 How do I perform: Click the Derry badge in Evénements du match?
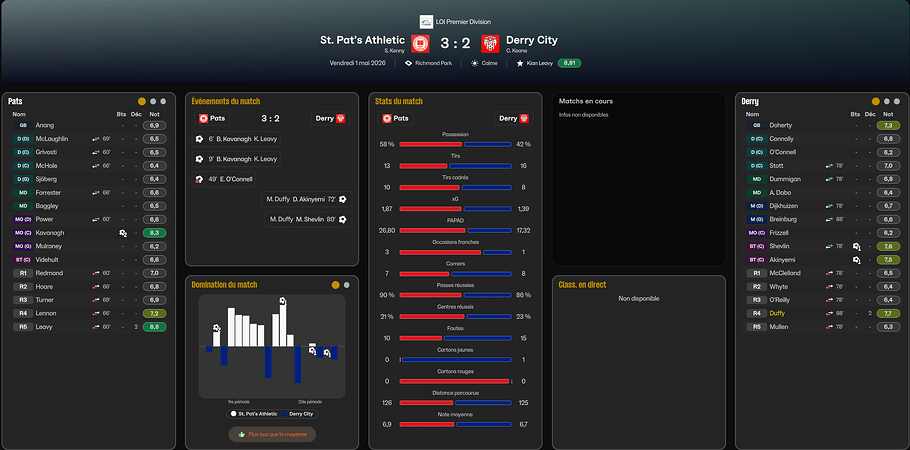click(330, 118)
